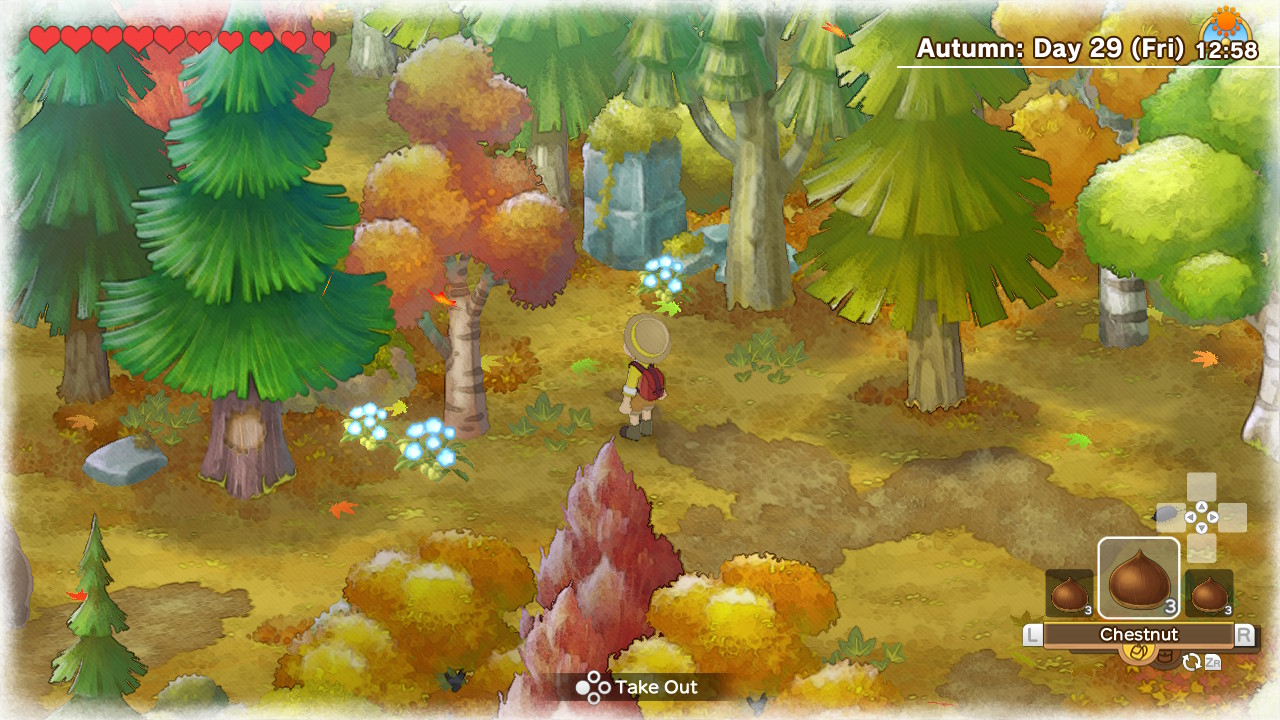Select the left chestnut item slot
Screen dimensions: 1280x720
click(x=1068, y=592)
